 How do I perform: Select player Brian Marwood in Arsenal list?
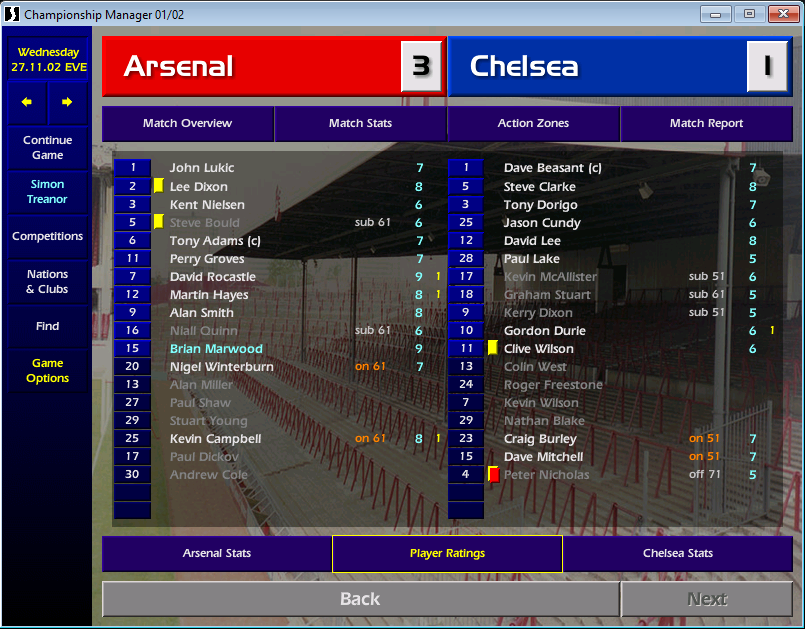pyautogui.click(x=216, y=349)
